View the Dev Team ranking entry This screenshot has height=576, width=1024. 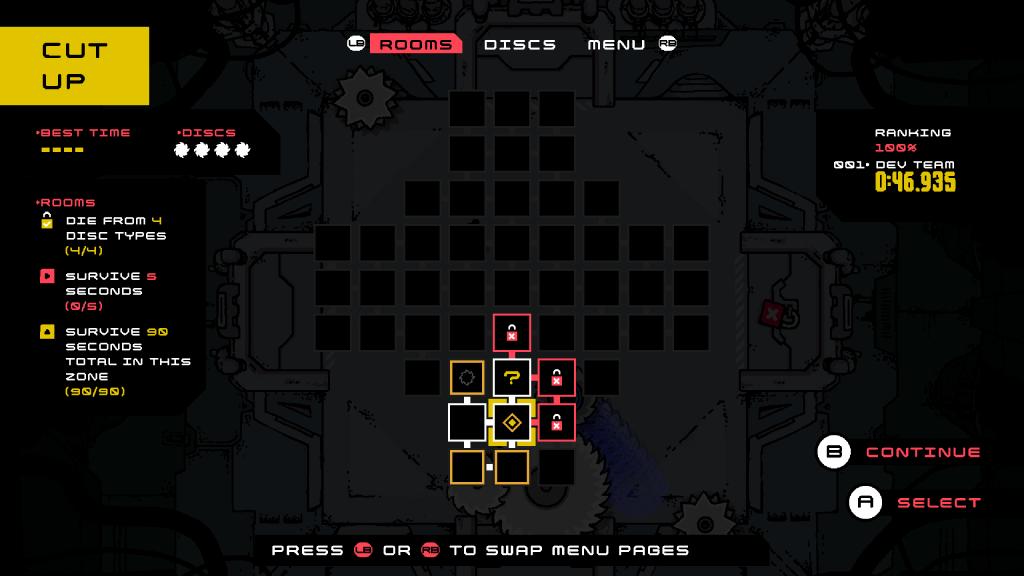pyautogui.click(x=914, y=165)
